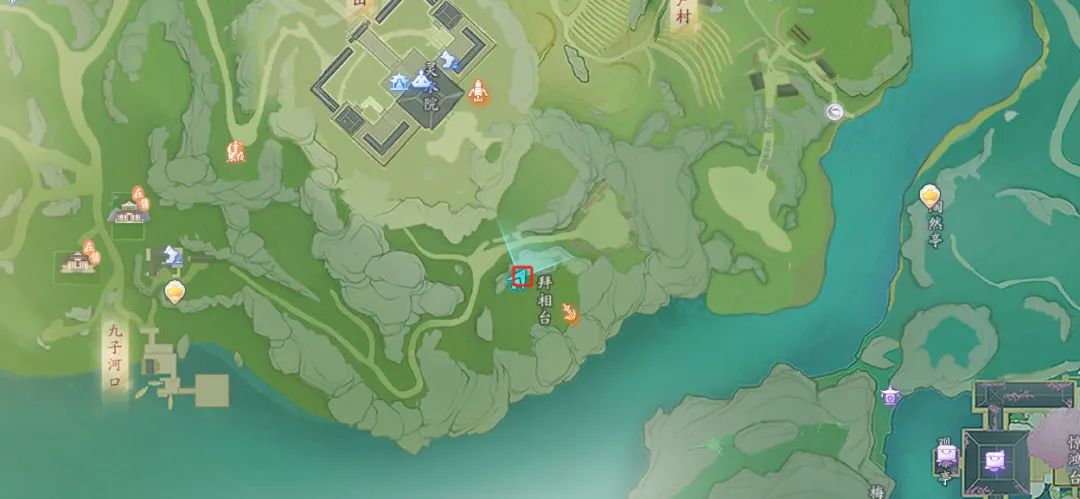Open the lower building icon with orange tags
The height and width of the screenshot is (499, 1080).
coord(79,259)
